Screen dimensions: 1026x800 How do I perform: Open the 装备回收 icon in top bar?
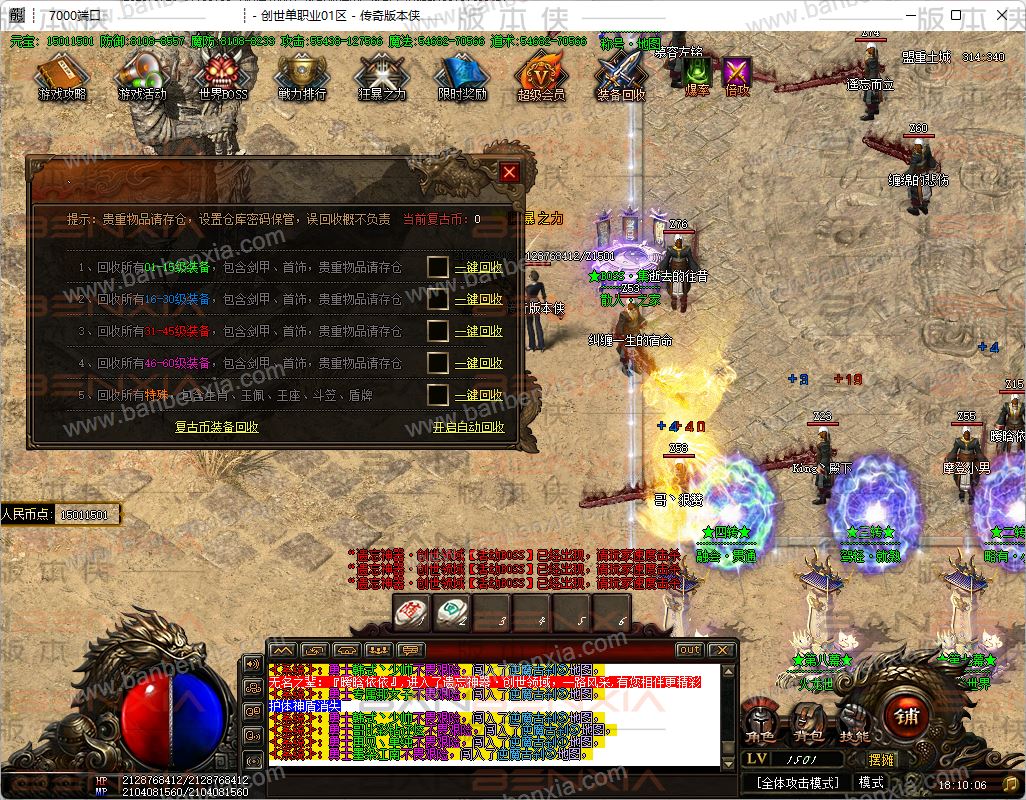coord(621,76)
